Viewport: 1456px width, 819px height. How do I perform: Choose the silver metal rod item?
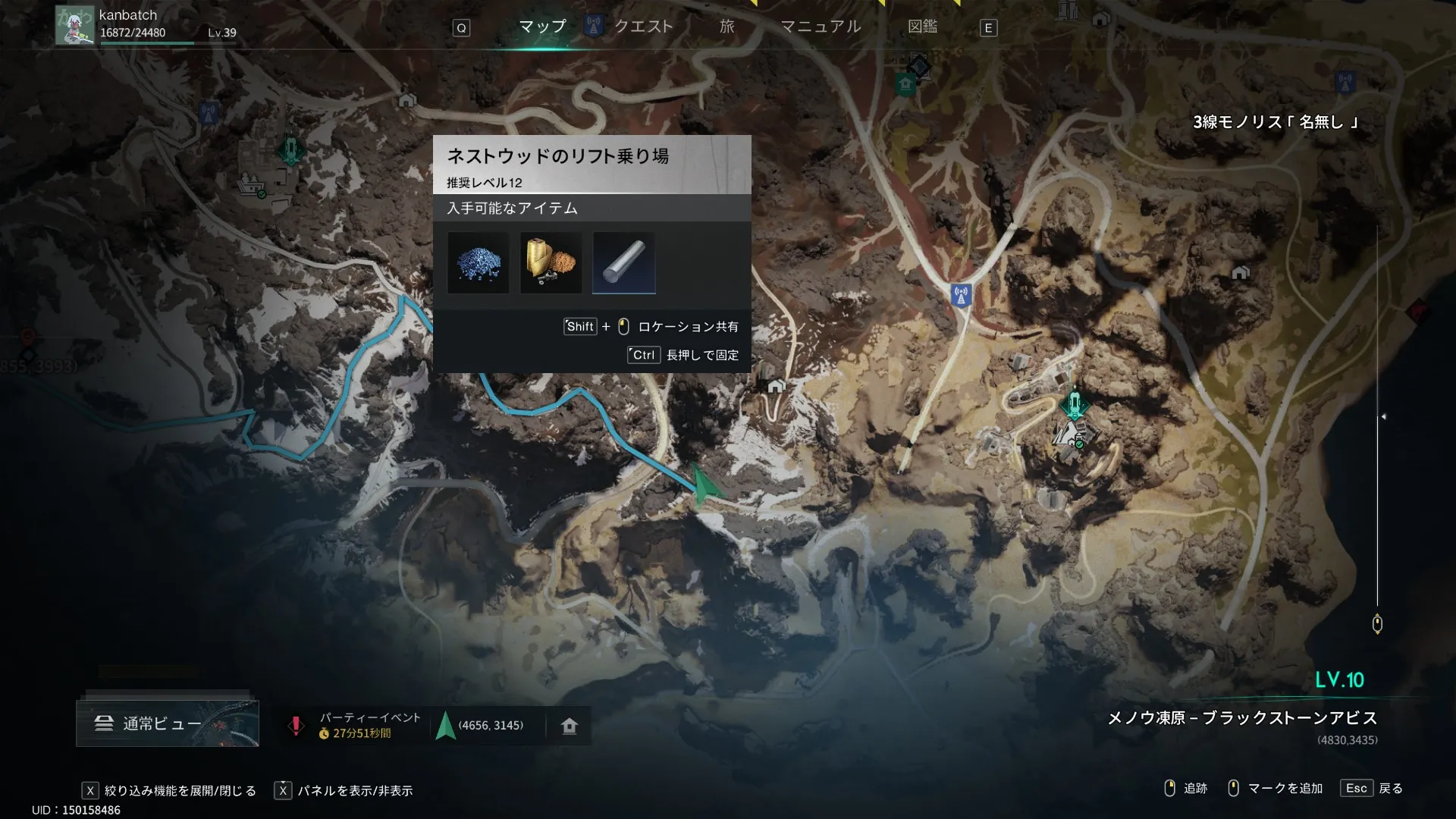[623, 263]
